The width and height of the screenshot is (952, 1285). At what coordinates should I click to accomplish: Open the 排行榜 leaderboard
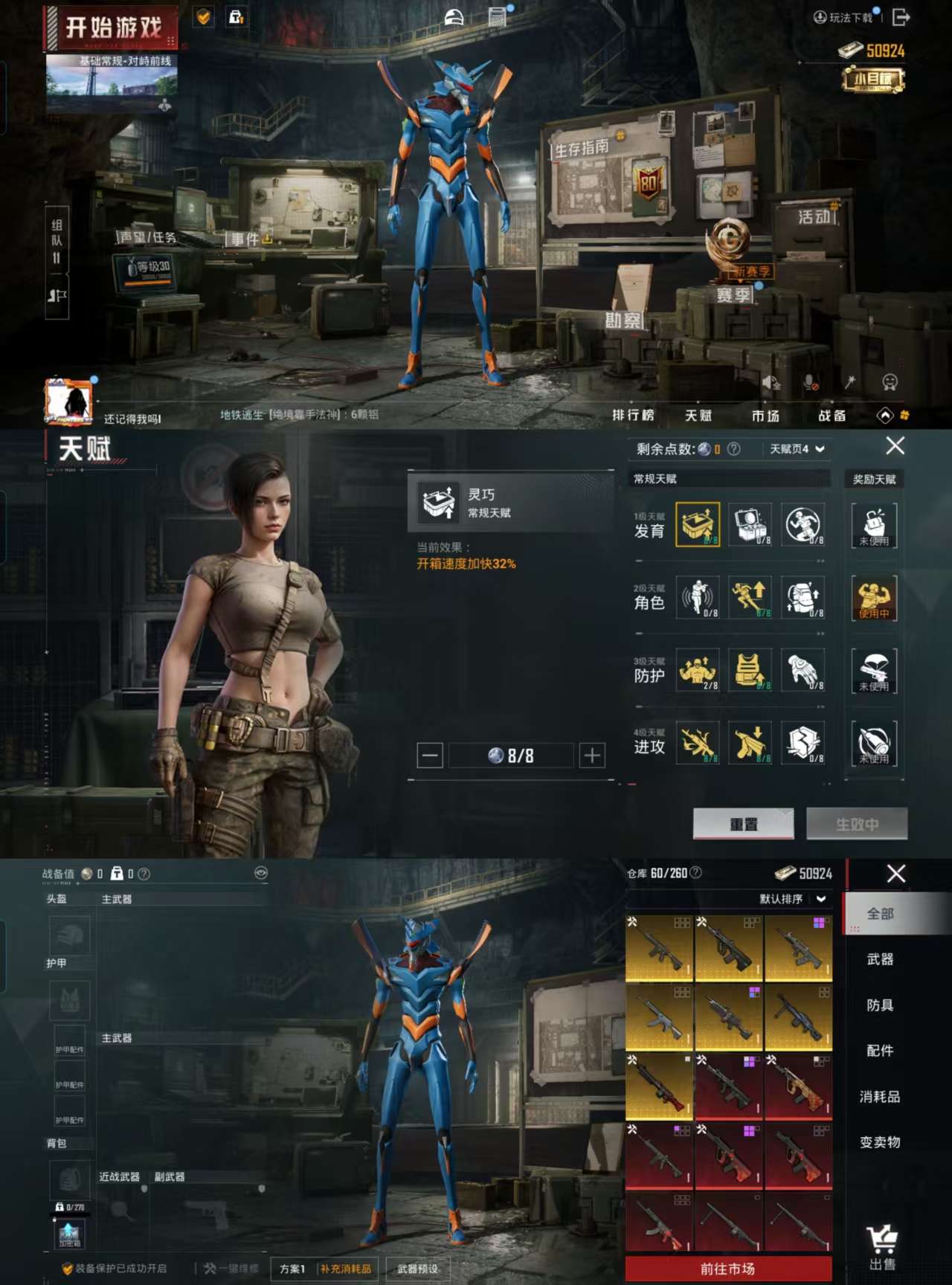[x=633, y=415]
